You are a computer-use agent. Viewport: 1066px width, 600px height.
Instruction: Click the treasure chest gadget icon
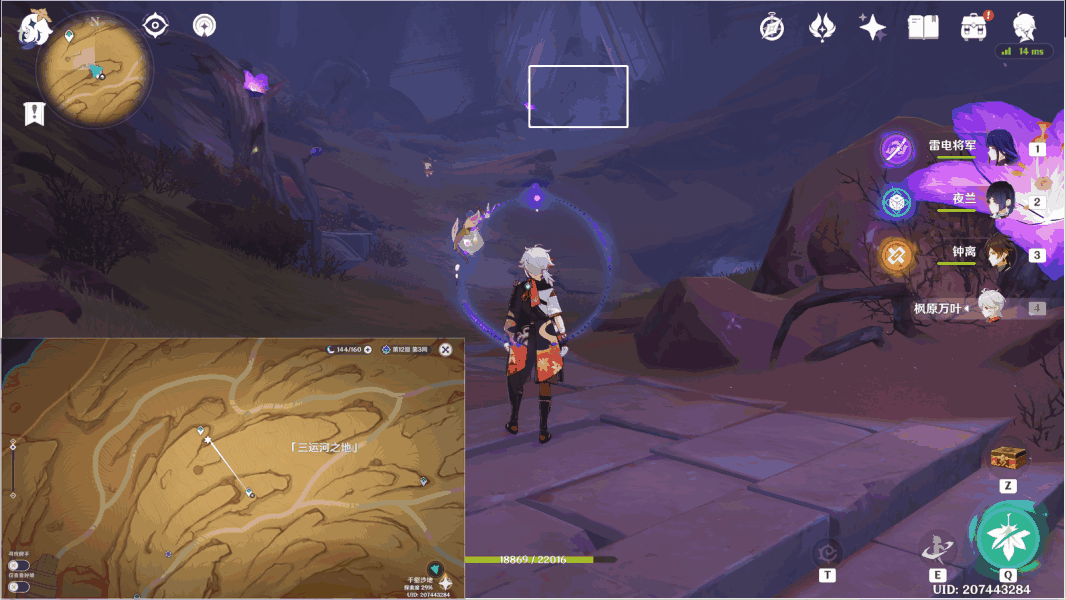(x=1008, y=459)
